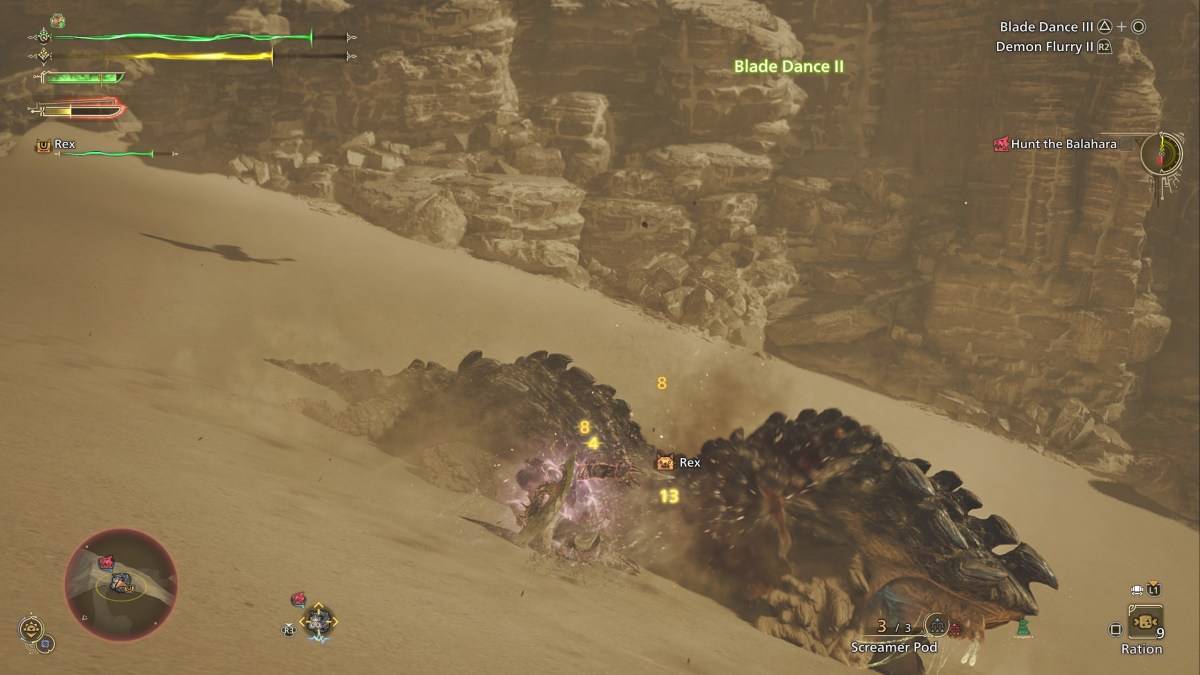The width and height of the screenshot is (1200, 675).
Task: Click the golden time-of-day emblem beside minimap
Action: pyautogui.click(x=31, y=630)
